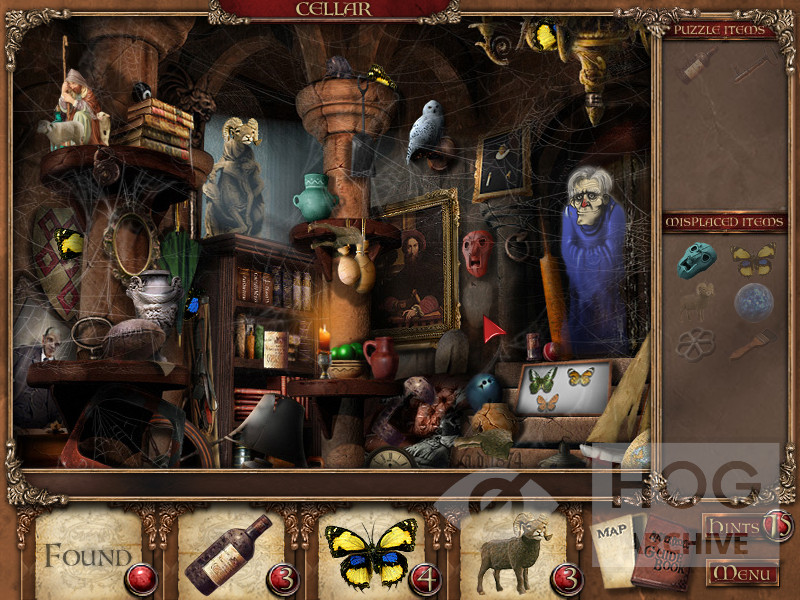Select the faded ram misplaced item

(x=696, y=300)
